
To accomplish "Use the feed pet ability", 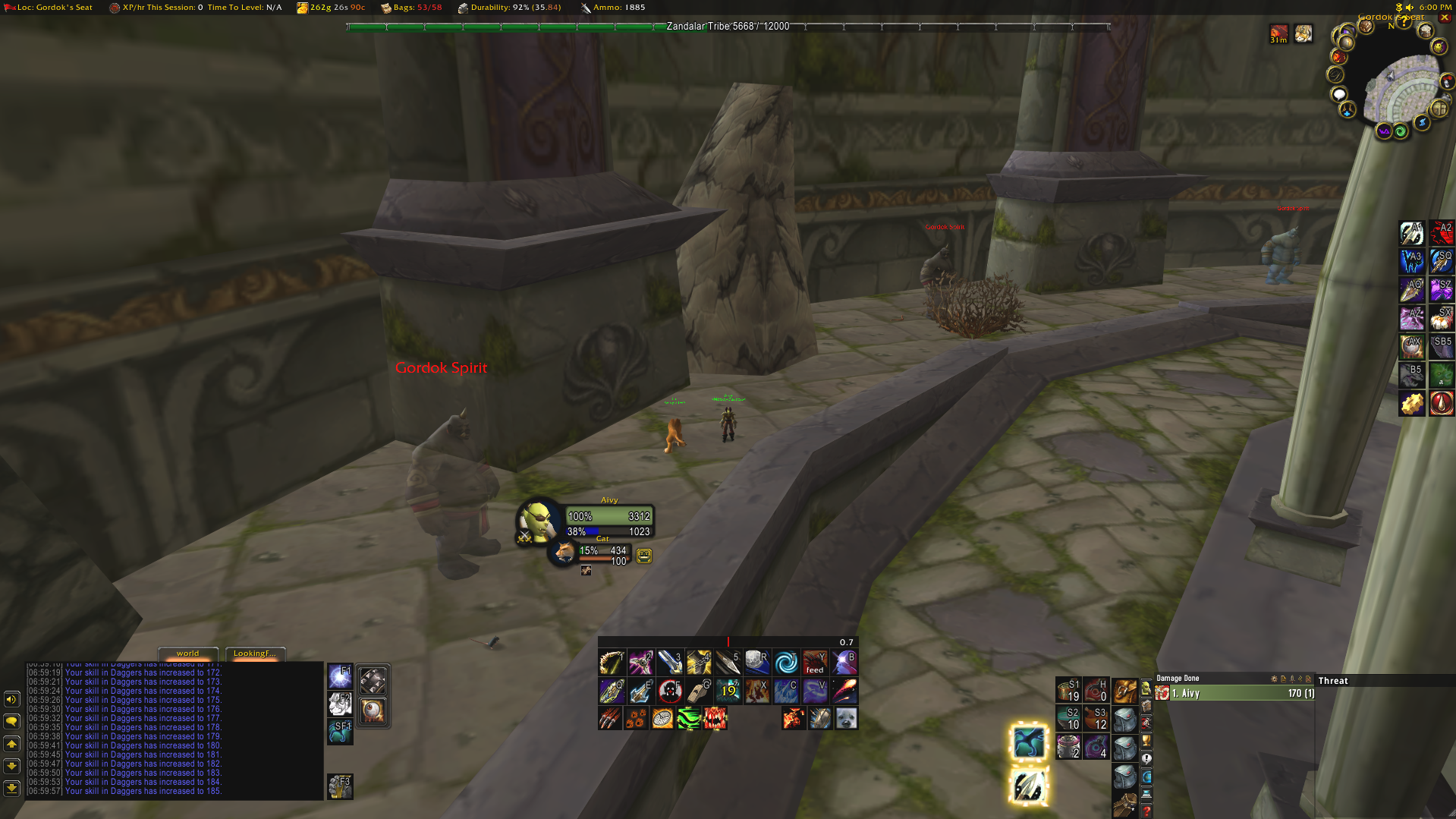I will coord(815,663).
